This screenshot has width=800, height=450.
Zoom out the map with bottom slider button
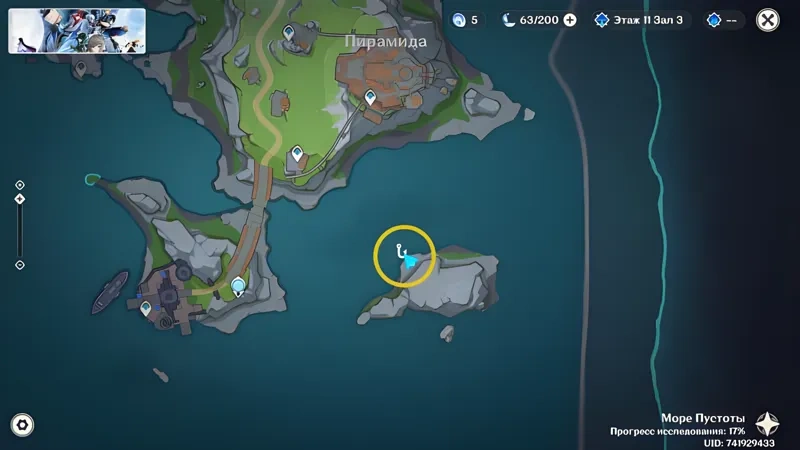coord(20,265)
